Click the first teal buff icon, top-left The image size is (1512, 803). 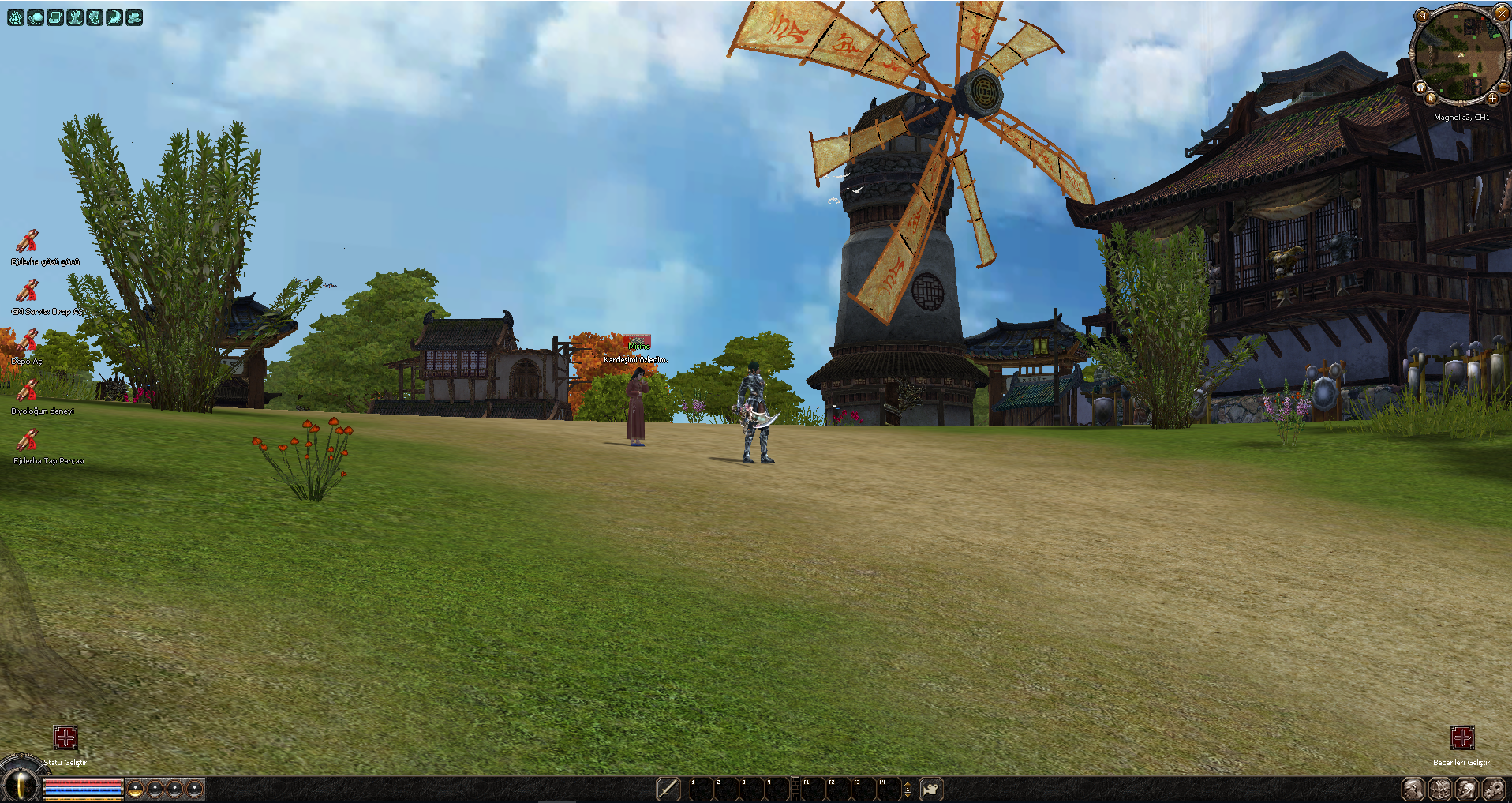point(16,17)
